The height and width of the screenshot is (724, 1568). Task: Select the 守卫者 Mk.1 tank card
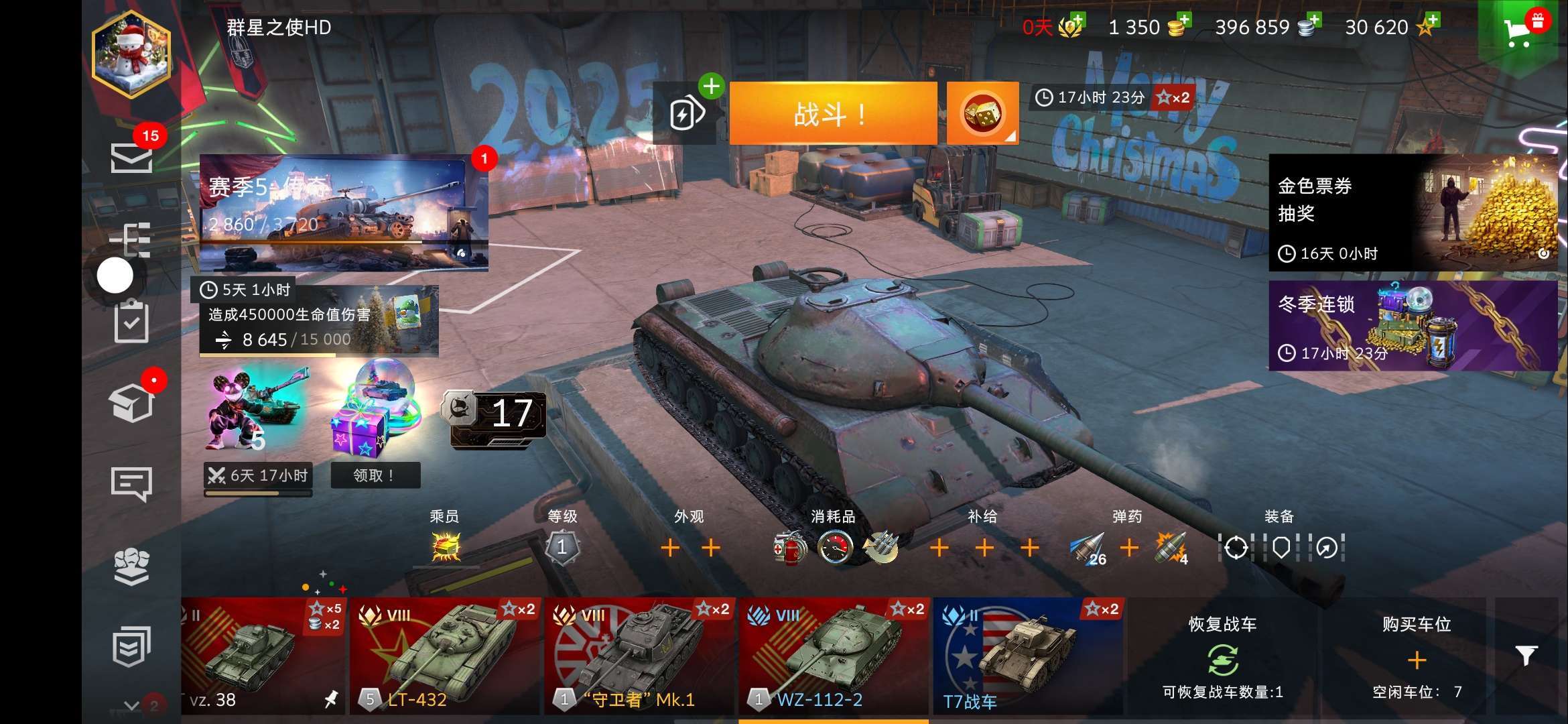point(639,656)
